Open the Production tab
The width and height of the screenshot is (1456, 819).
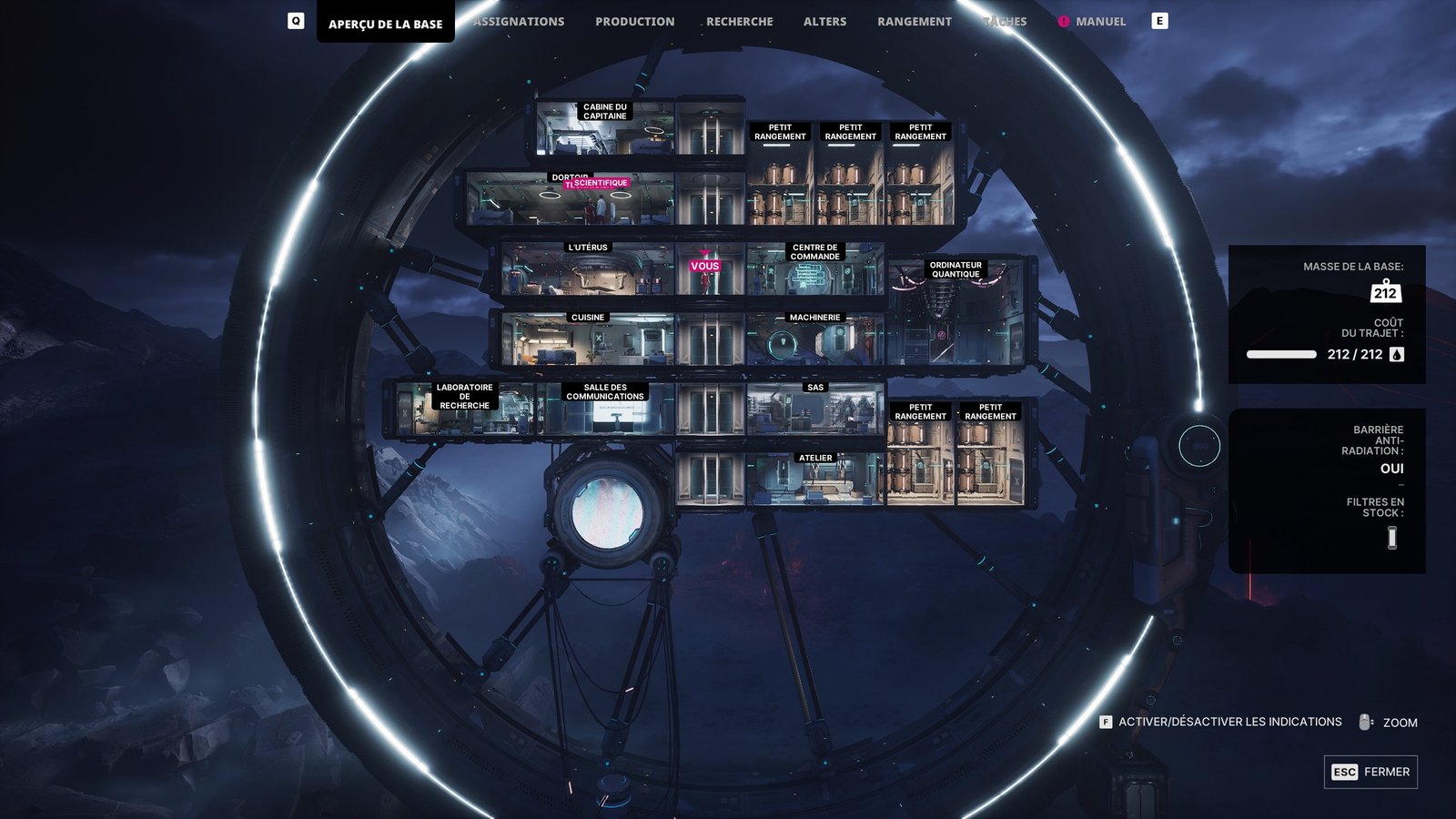pos(634,22)
